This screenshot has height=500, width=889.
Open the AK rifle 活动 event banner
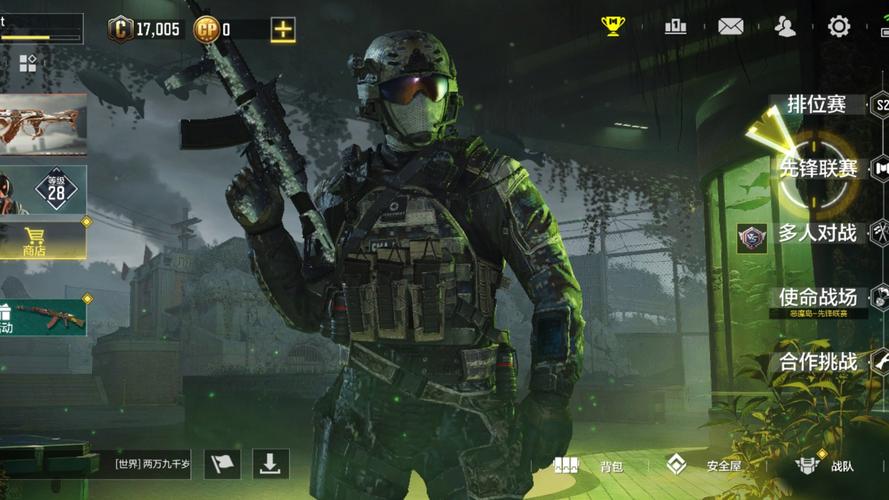click(x=44, y=317)
